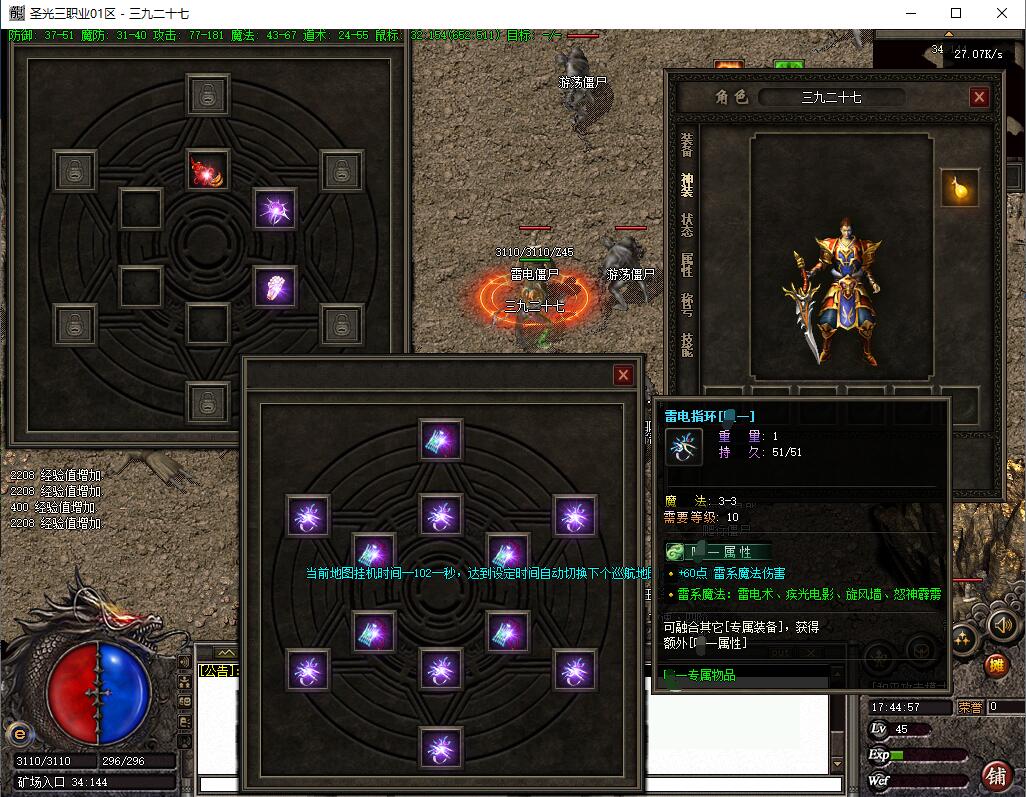Viewport: 1026px width, 797px height.
Task: Click the three gold stars button
Action: [x=963, y=638]
